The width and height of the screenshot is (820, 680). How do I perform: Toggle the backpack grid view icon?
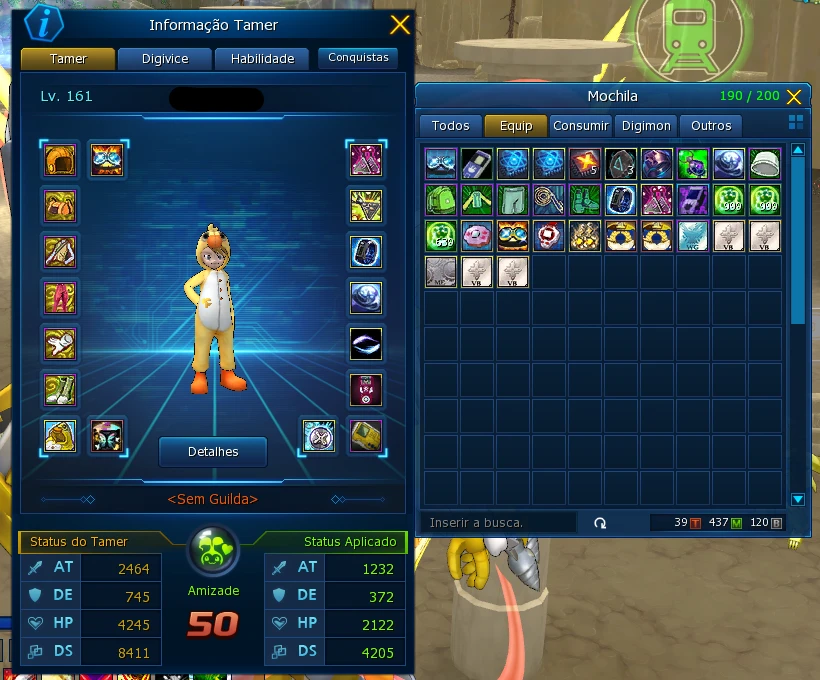[796, 122]
